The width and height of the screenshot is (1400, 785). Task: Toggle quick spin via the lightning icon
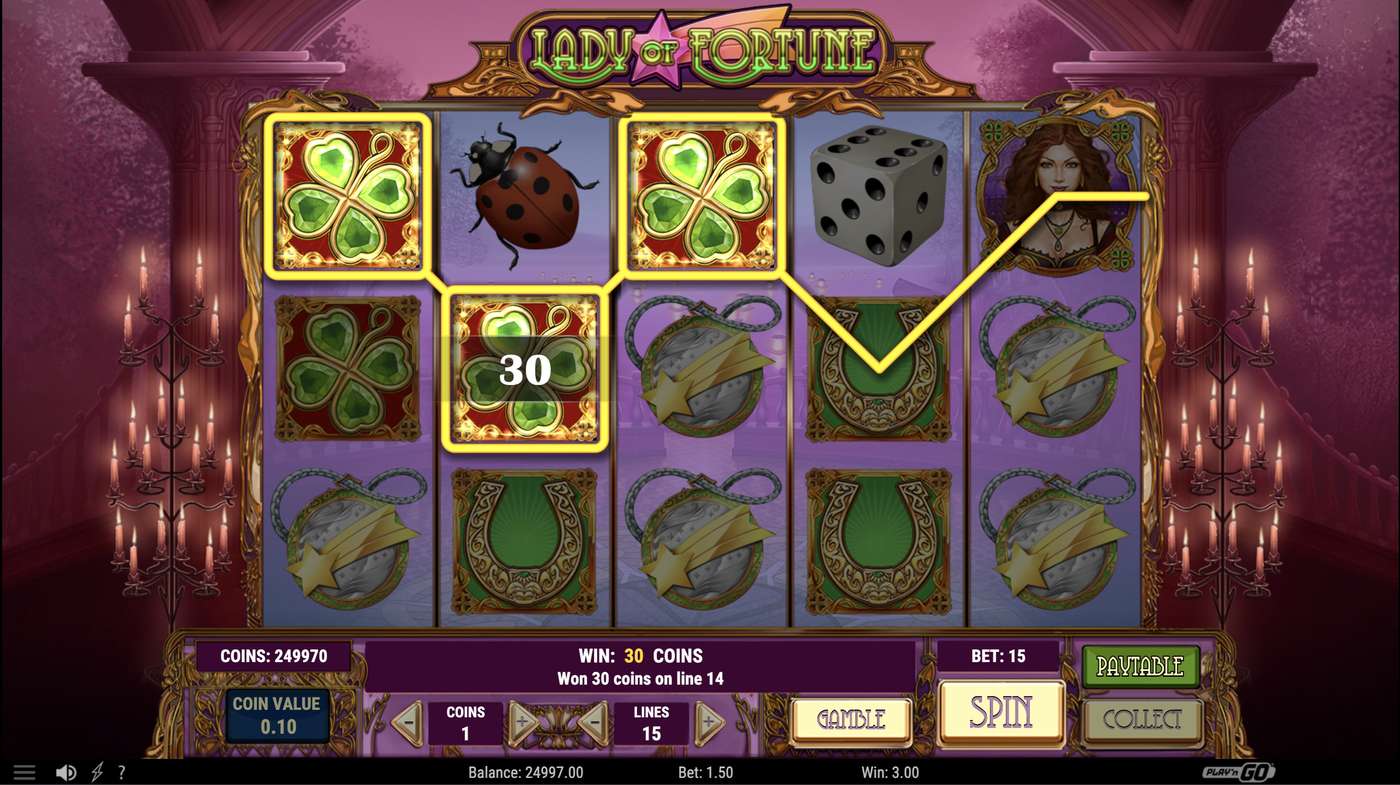coord(96,771)
